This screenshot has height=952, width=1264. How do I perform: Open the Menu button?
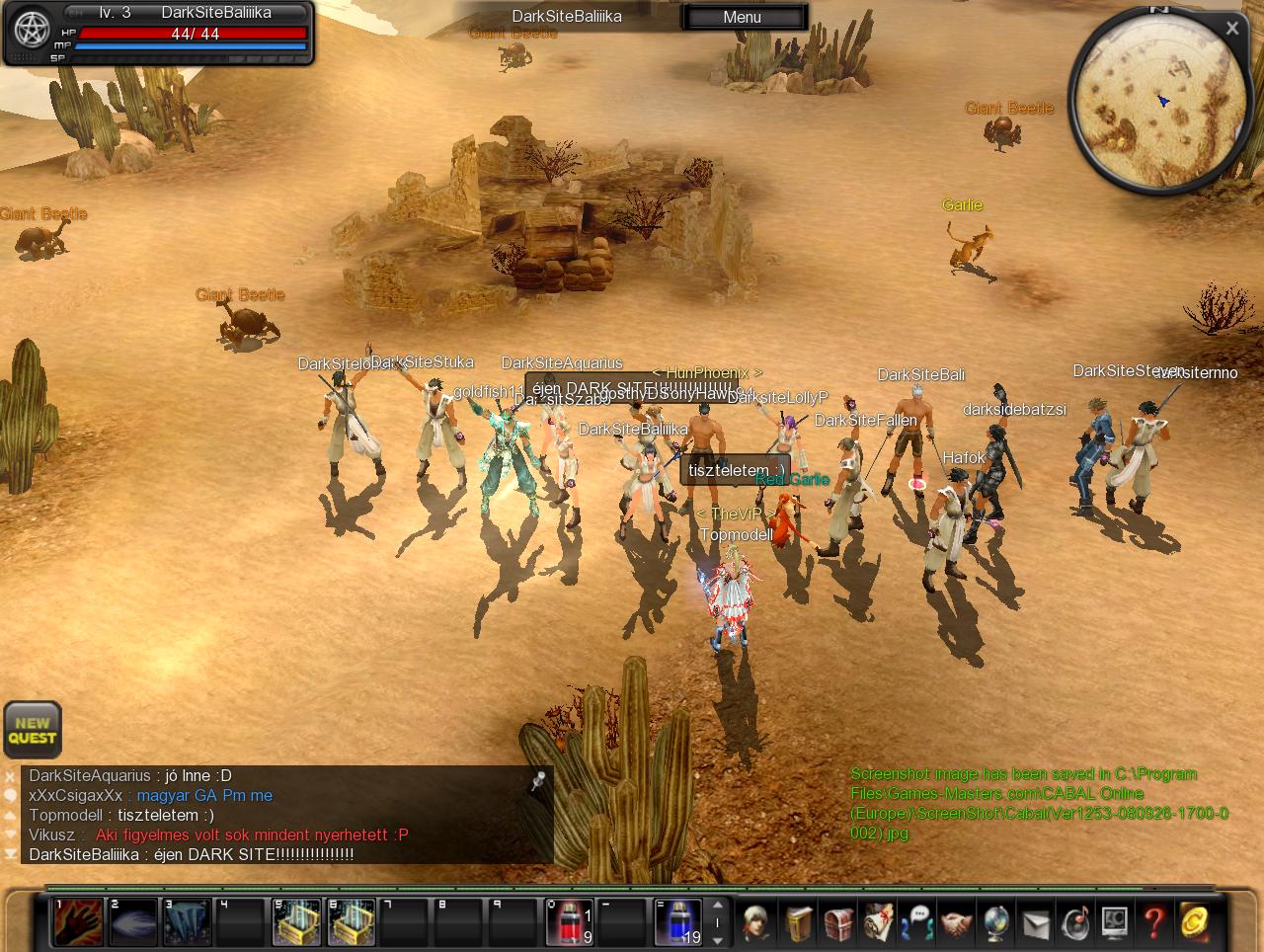(x=742, y=17)
